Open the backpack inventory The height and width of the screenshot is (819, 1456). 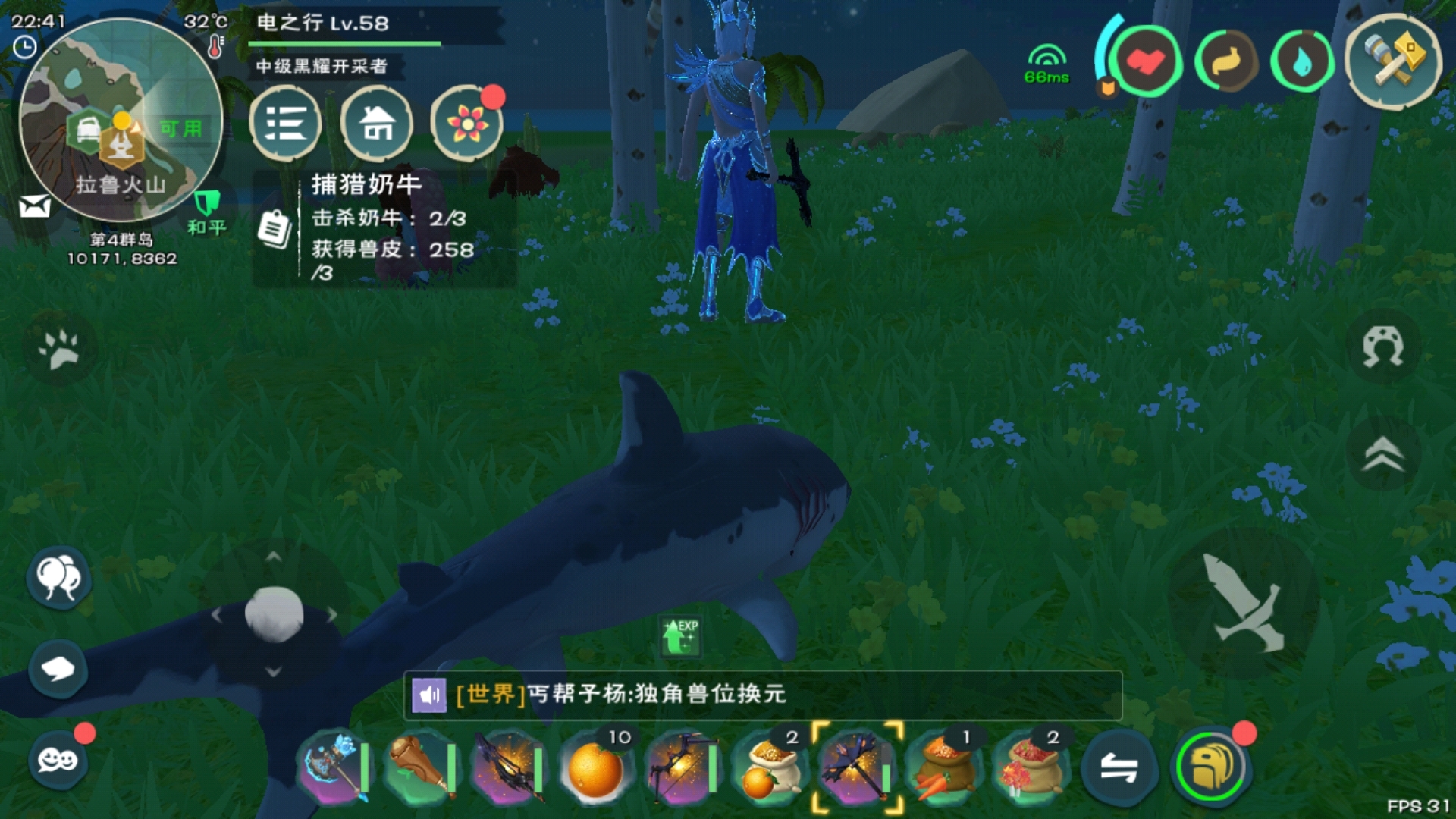(x=1210, y=767)
